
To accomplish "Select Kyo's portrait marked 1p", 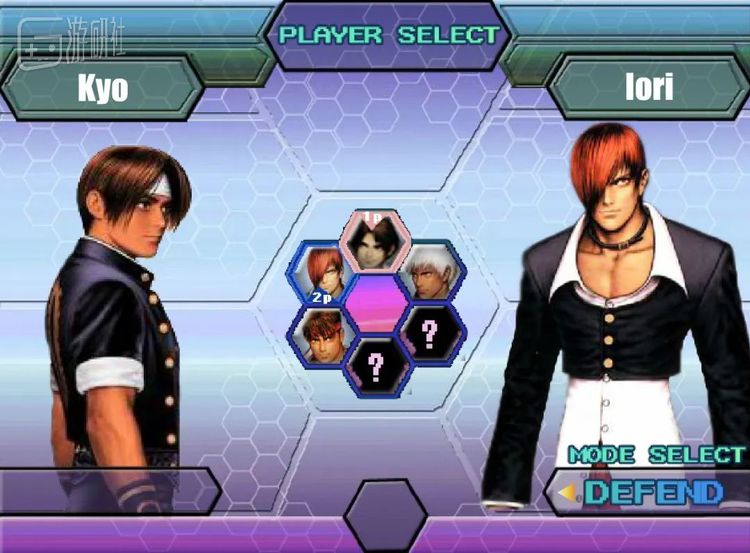I will tap(374, 240).
